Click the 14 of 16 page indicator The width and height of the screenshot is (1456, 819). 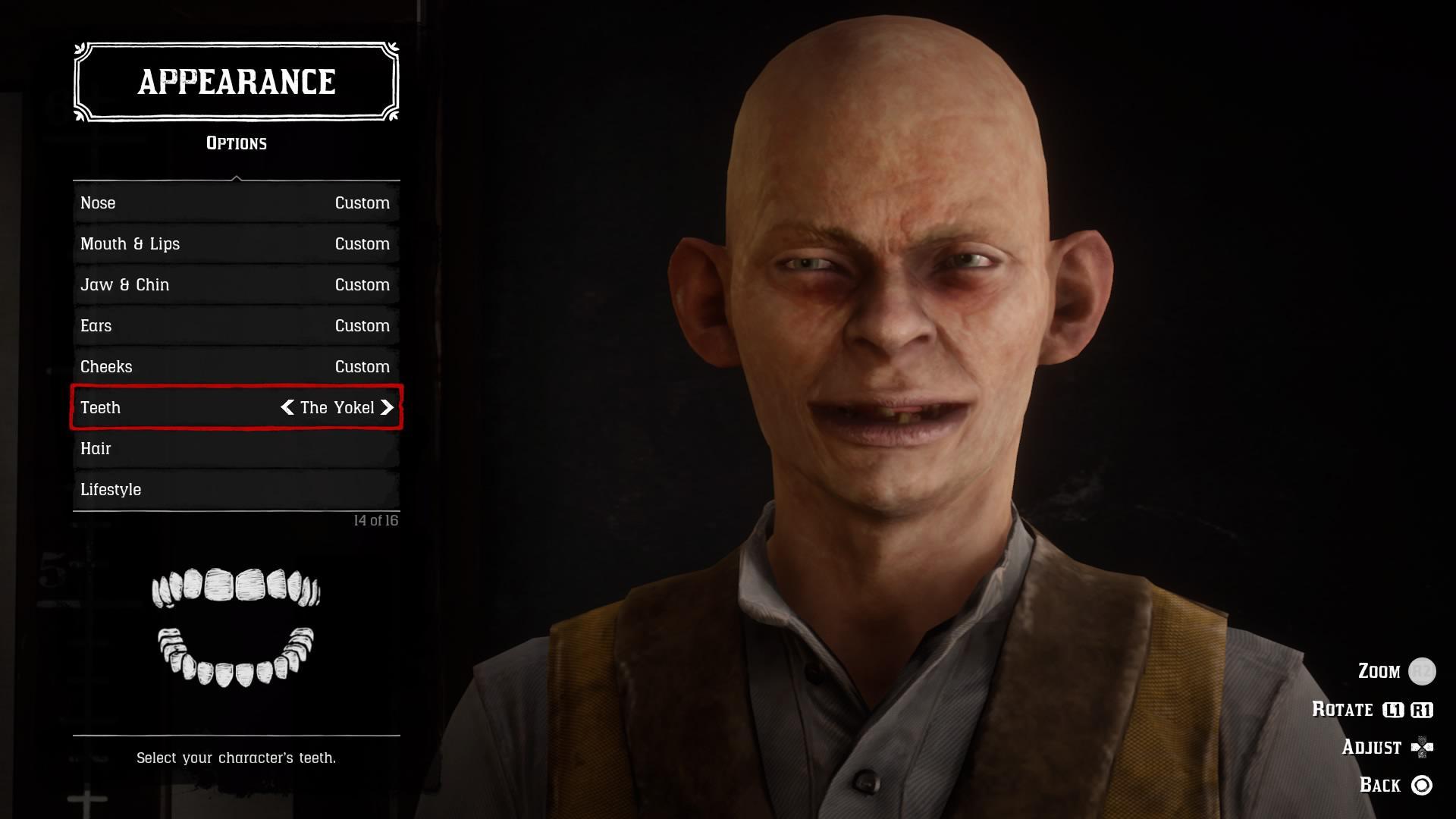(x=377, y=520)
